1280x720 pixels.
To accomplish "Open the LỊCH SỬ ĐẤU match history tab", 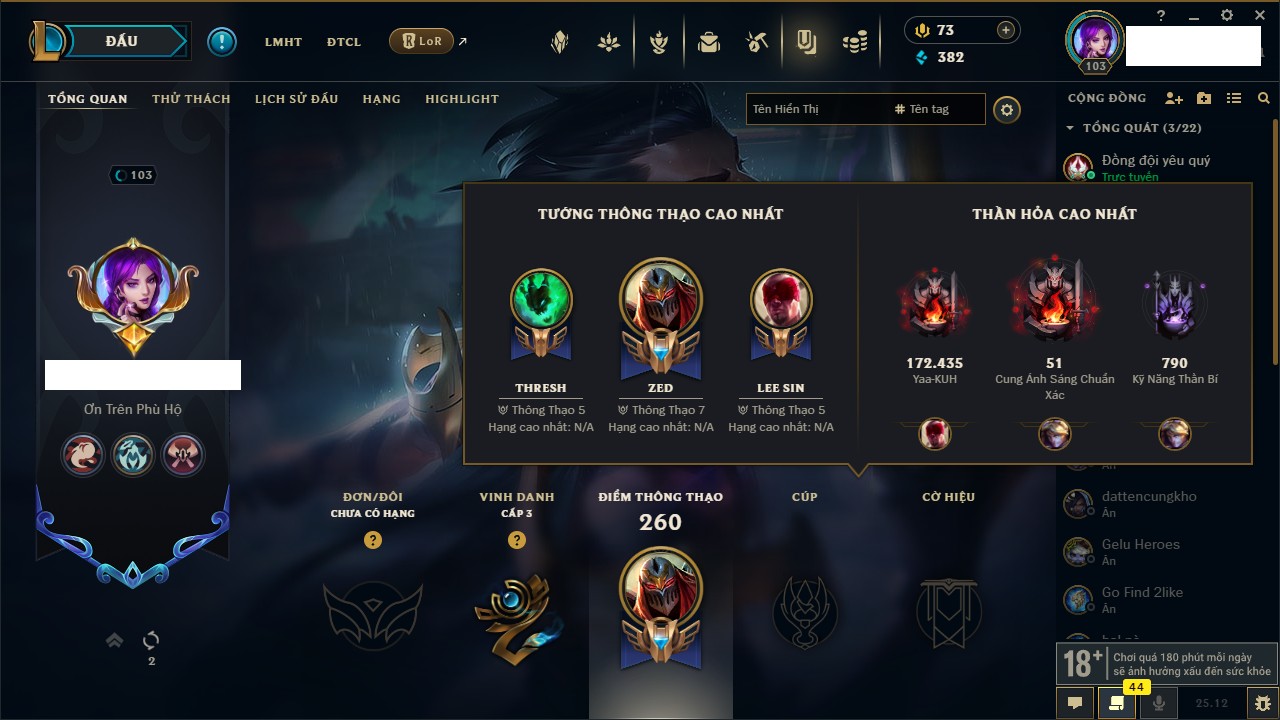I will tap(296, 99).
